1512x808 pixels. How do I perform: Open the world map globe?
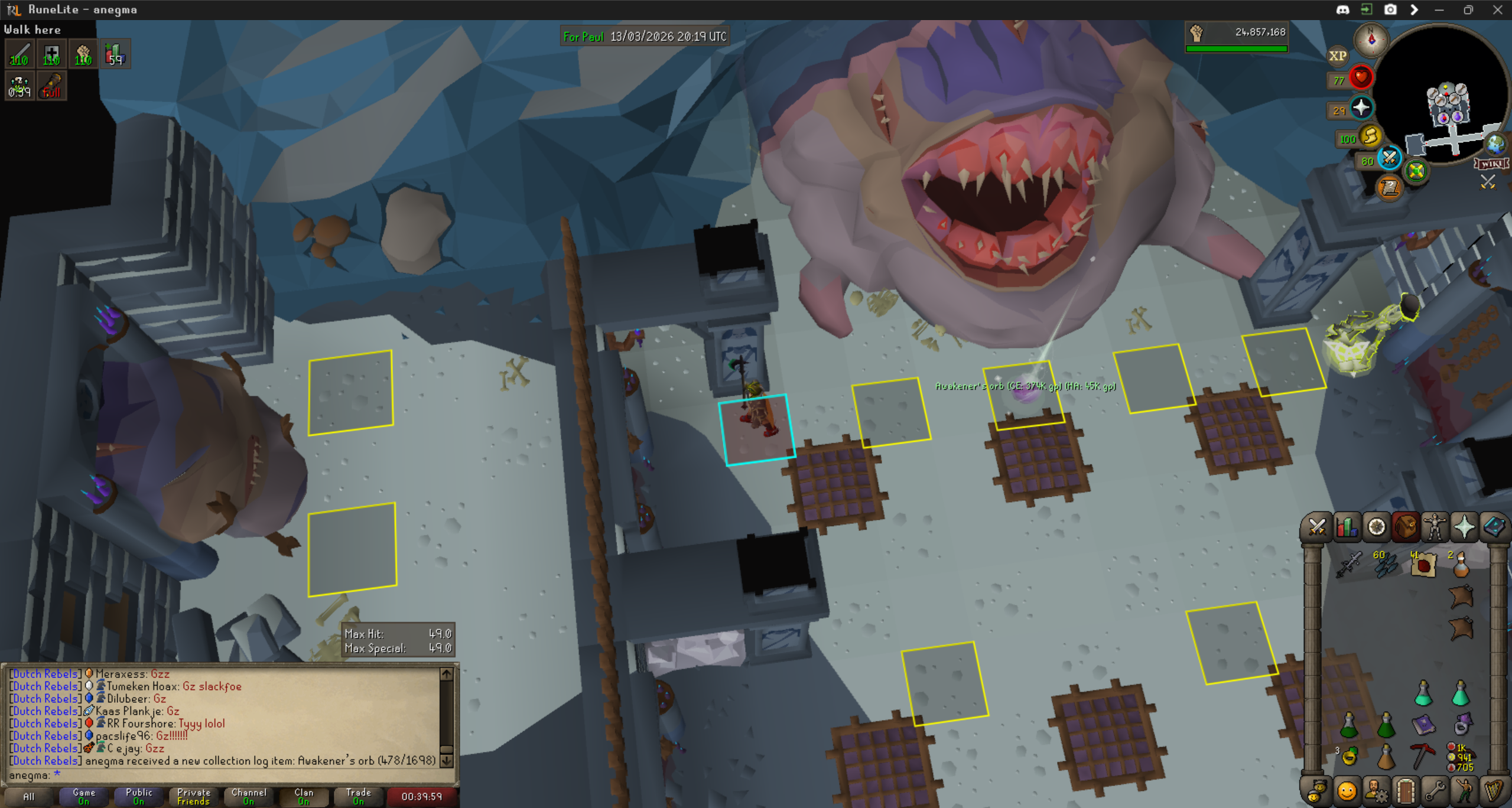pyautogui.click(x=1495, y=144)
